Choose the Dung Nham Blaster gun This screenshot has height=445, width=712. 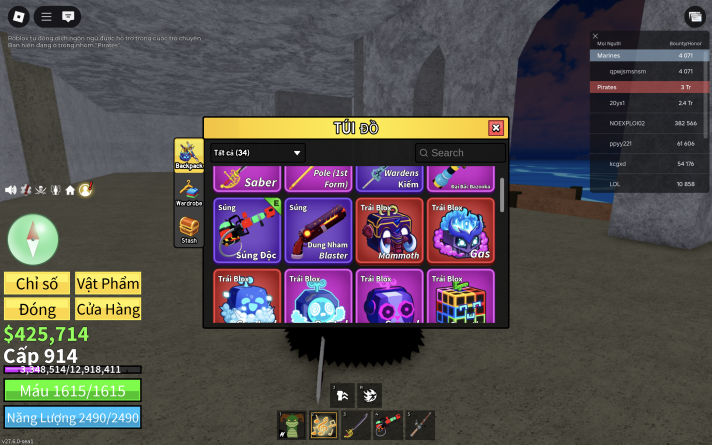point(317,231)
